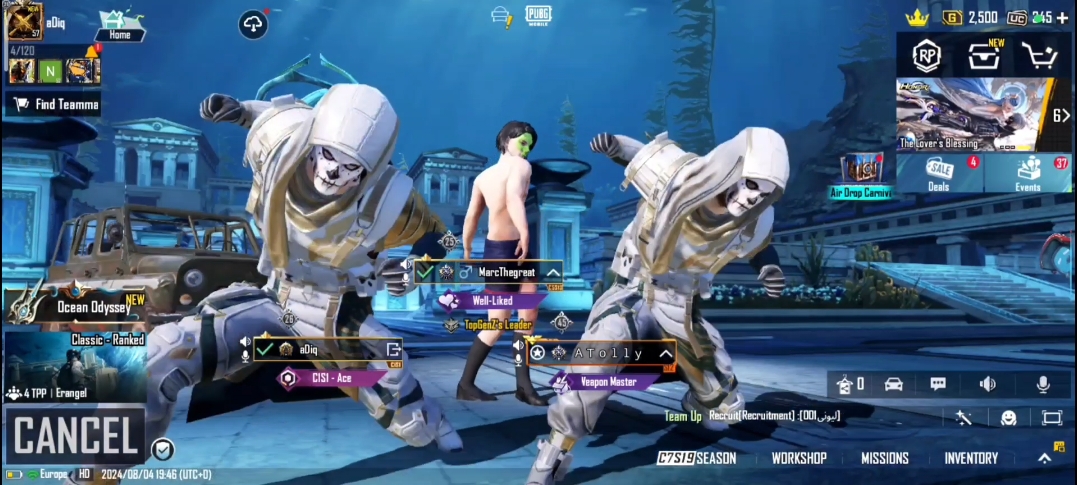Open the Events page
The width and height of the screenshot is (1077, 485).
1028,172
